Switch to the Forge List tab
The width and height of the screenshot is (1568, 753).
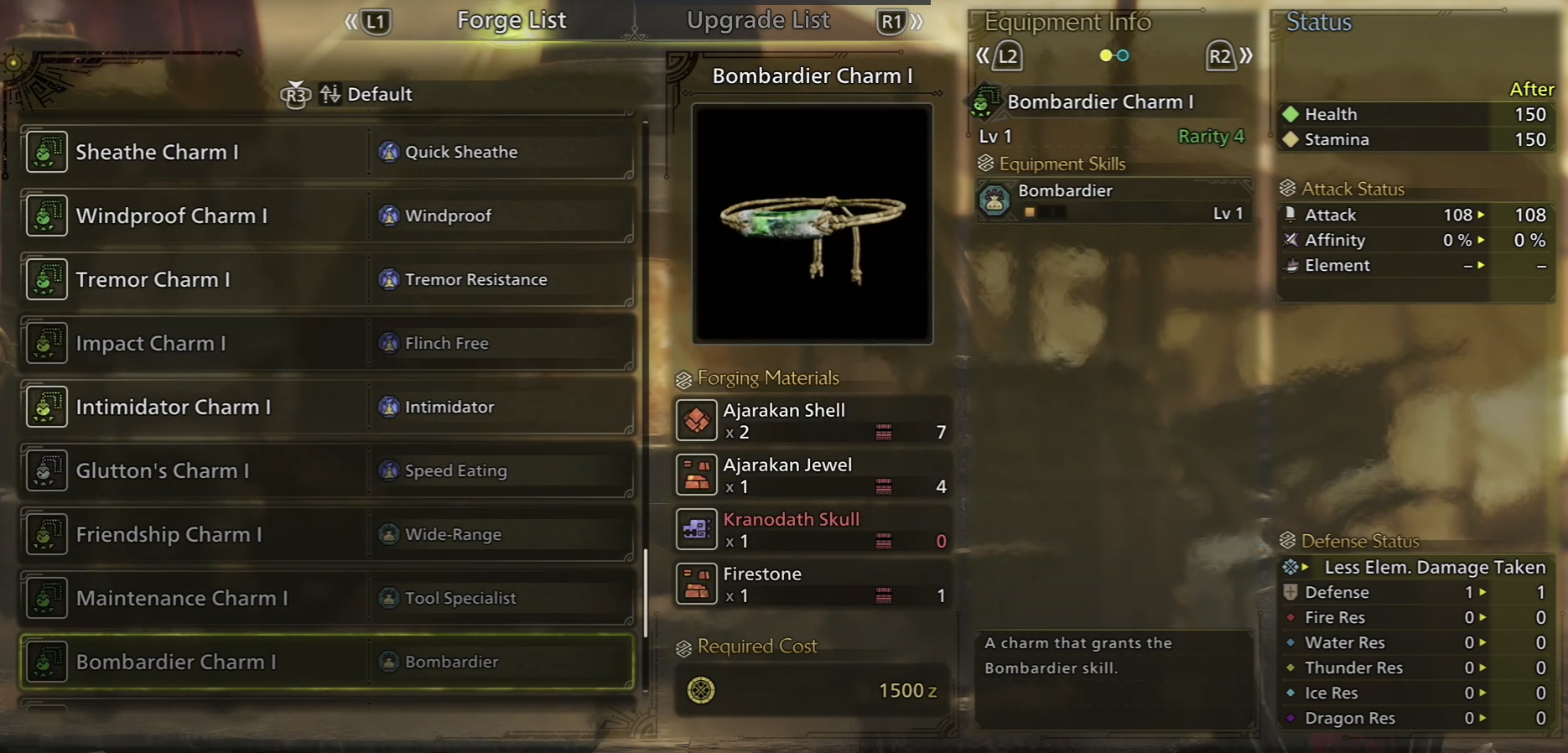[511, 20]
